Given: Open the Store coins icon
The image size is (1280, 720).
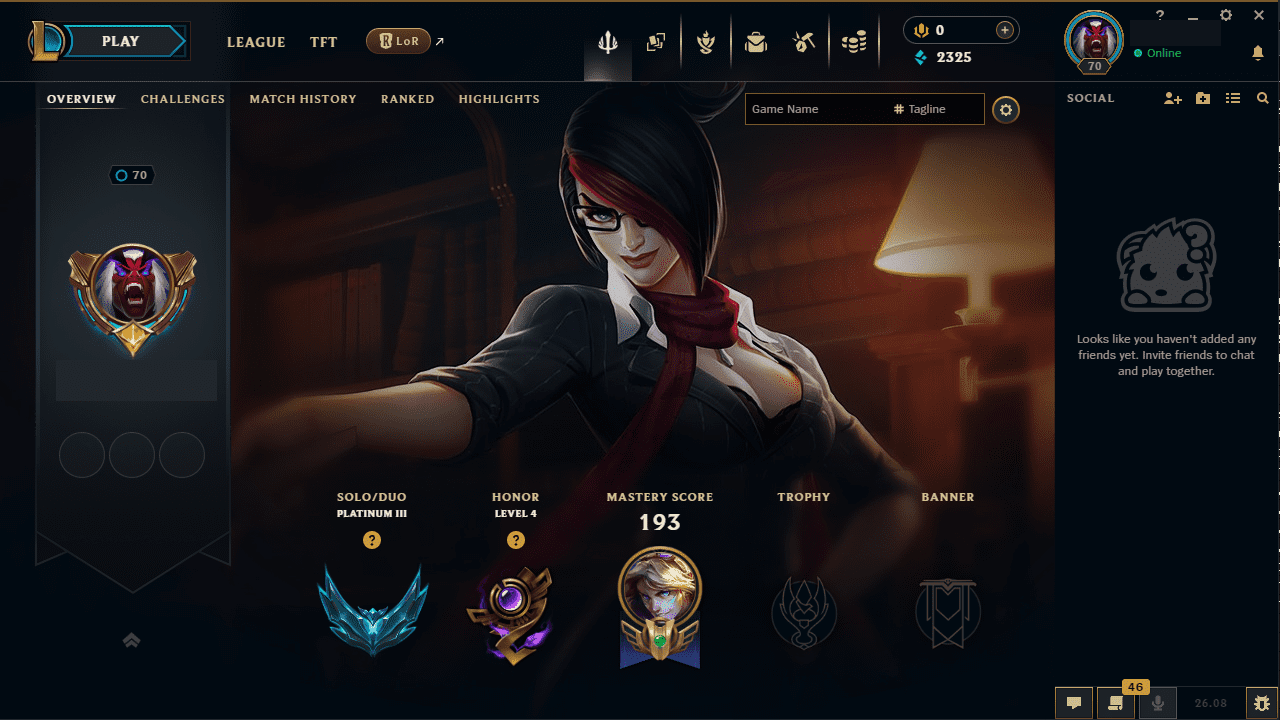Looking at the screenshot, I should tap(855, 42).
